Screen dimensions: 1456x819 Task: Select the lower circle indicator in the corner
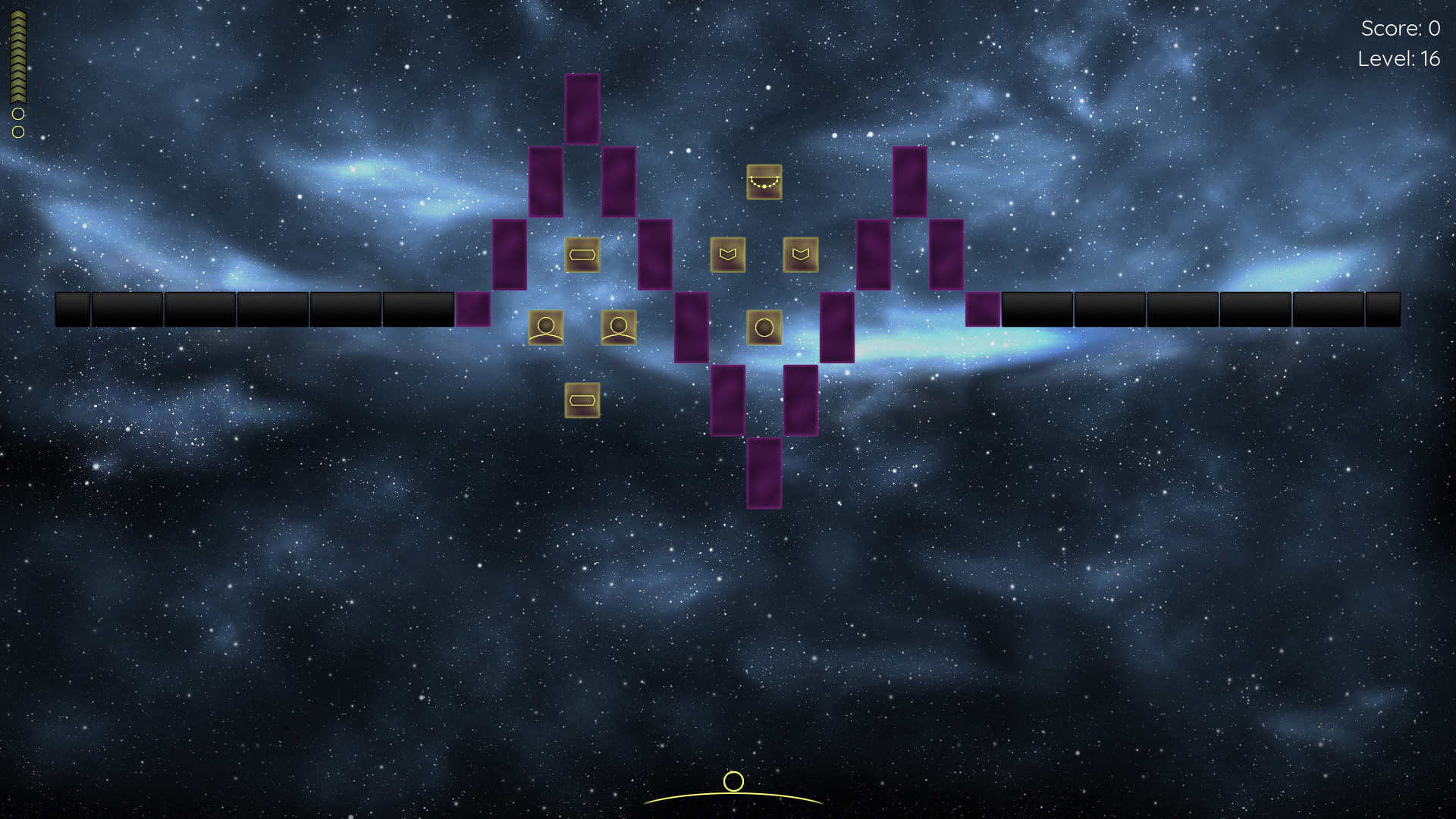(17, 131)
